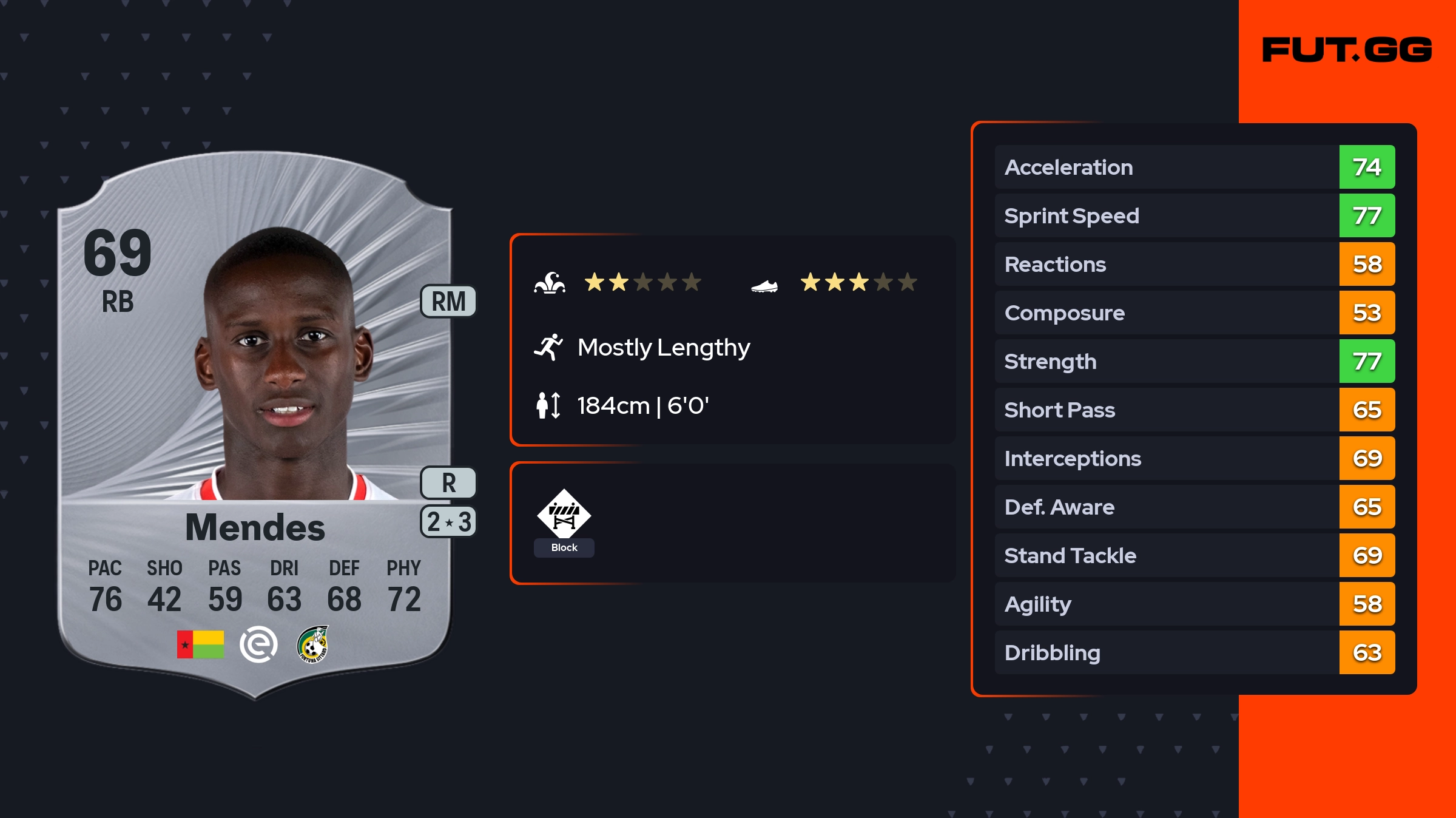The image size is (1456, 818).
Task: Click the Guinea-Bissau flag on the card
Action: click(x=200, y=644)
